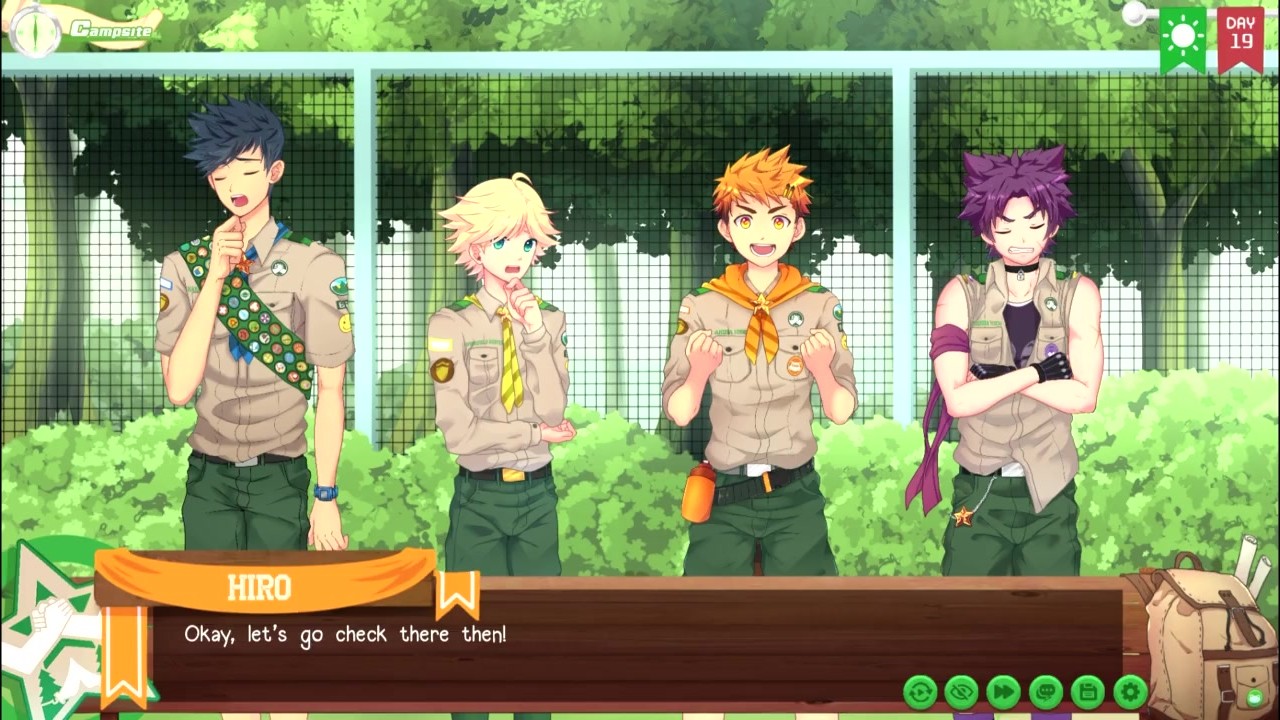Toggle auto-play with the circular arrows button
1280x720 pixels.
click(920, 691)
